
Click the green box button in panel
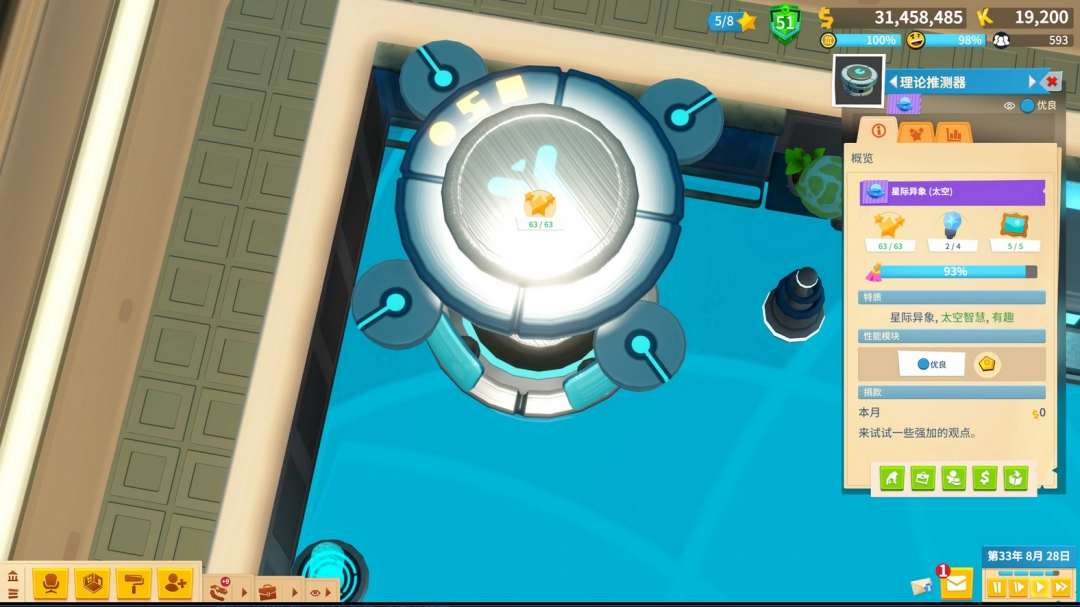[1016, 478]
